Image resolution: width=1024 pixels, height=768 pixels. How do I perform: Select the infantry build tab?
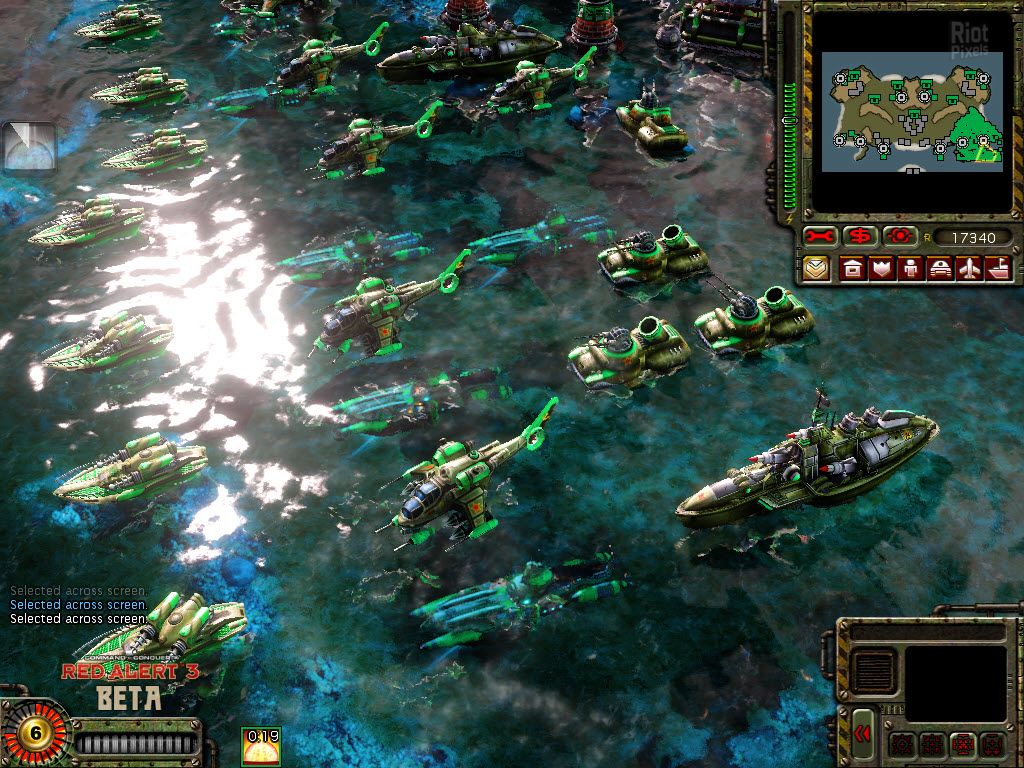[x=910, y=269]
